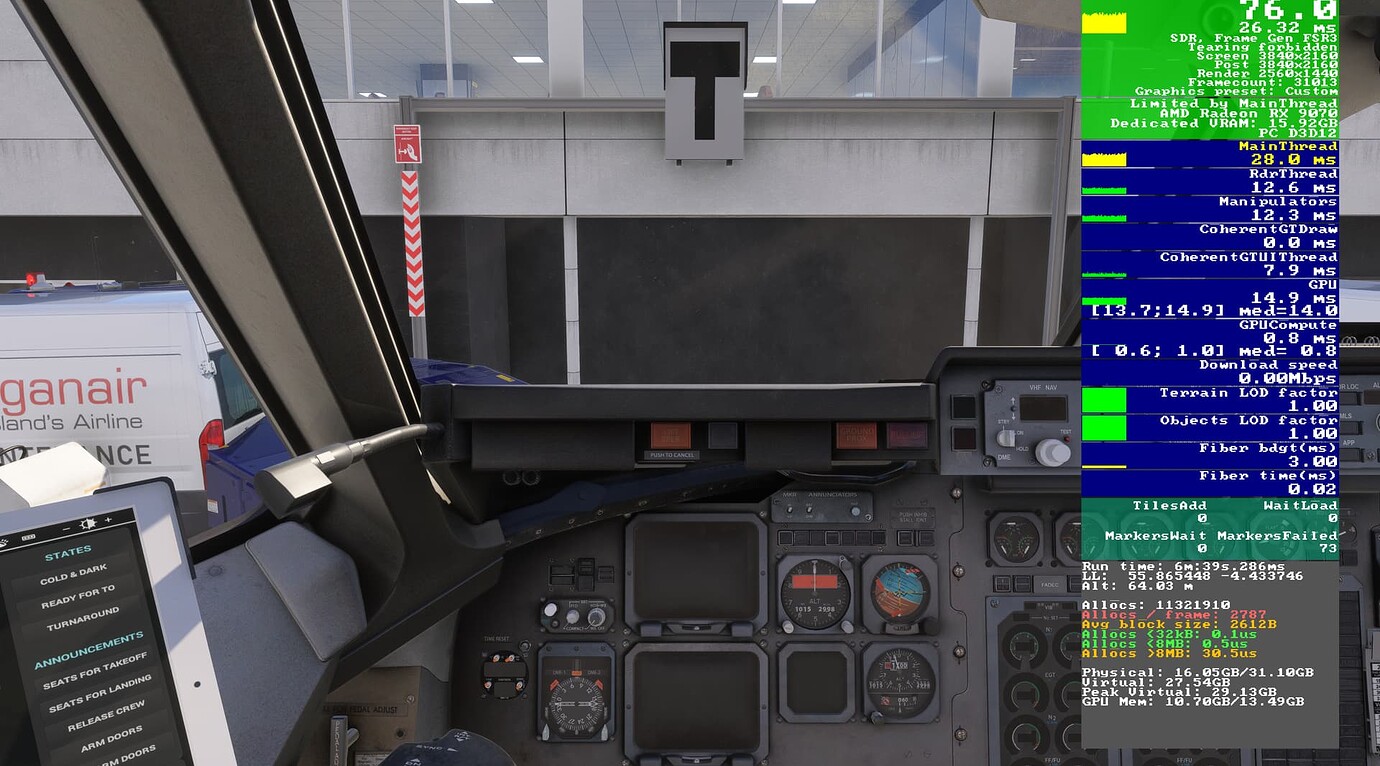This screenshot has width=1380, height=766.
Task: Rotate the VHF NAV volume knob
Action: [x=1052, y=452]
